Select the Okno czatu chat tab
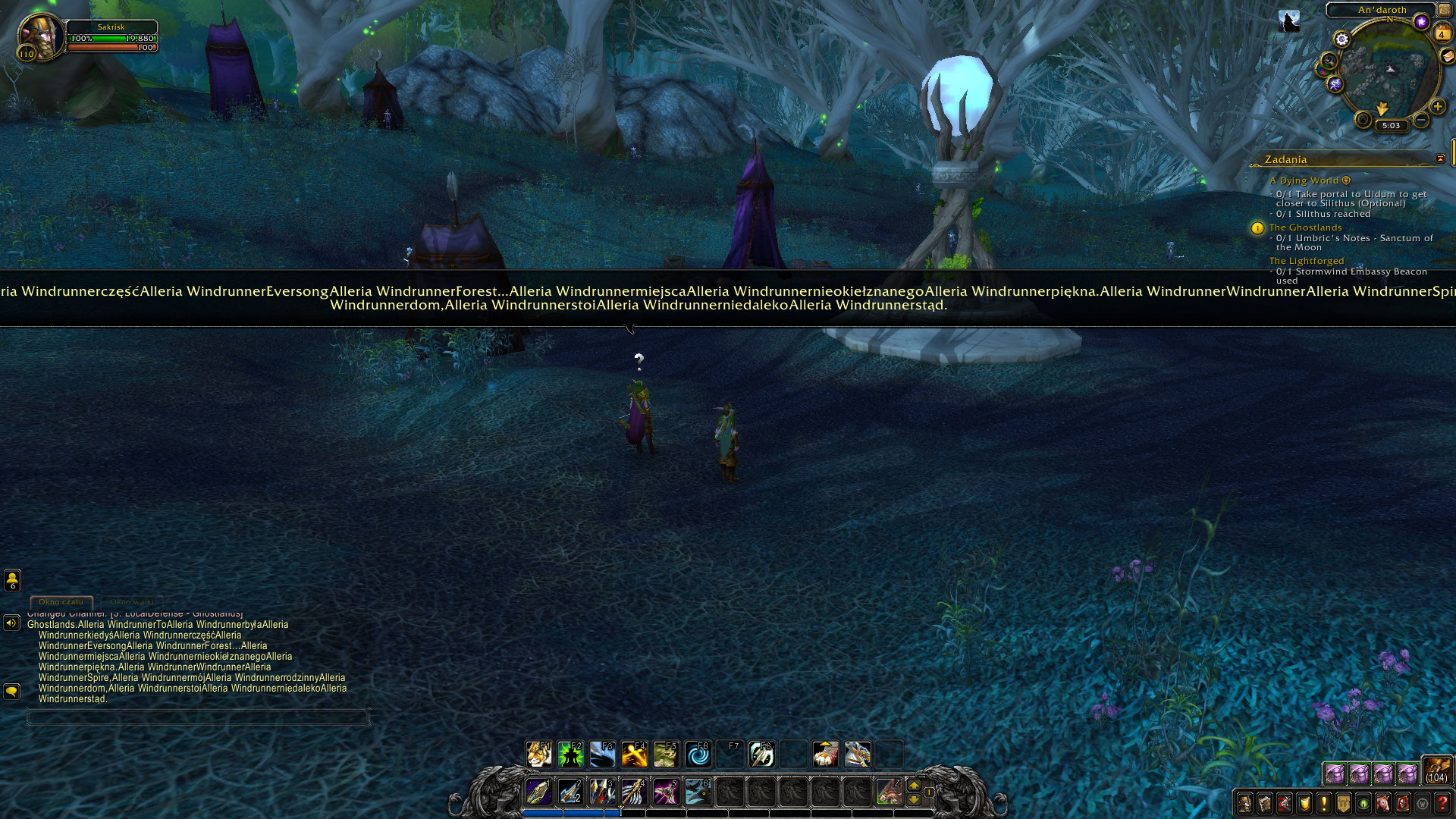 61,602
